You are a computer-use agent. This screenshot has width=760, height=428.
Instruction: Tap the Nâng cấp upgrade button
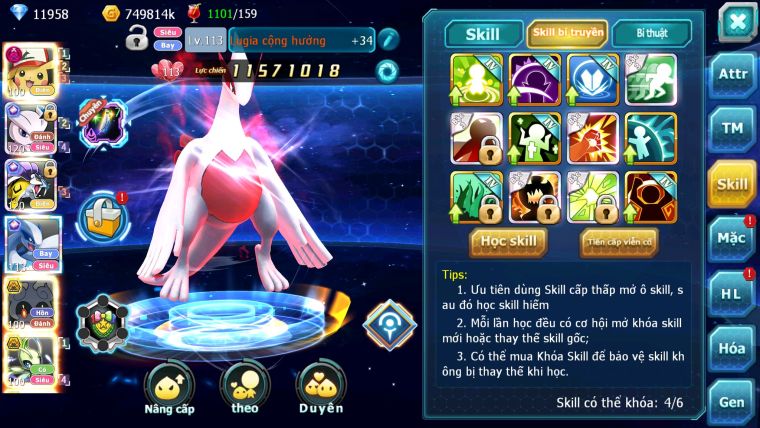[169, 388]
